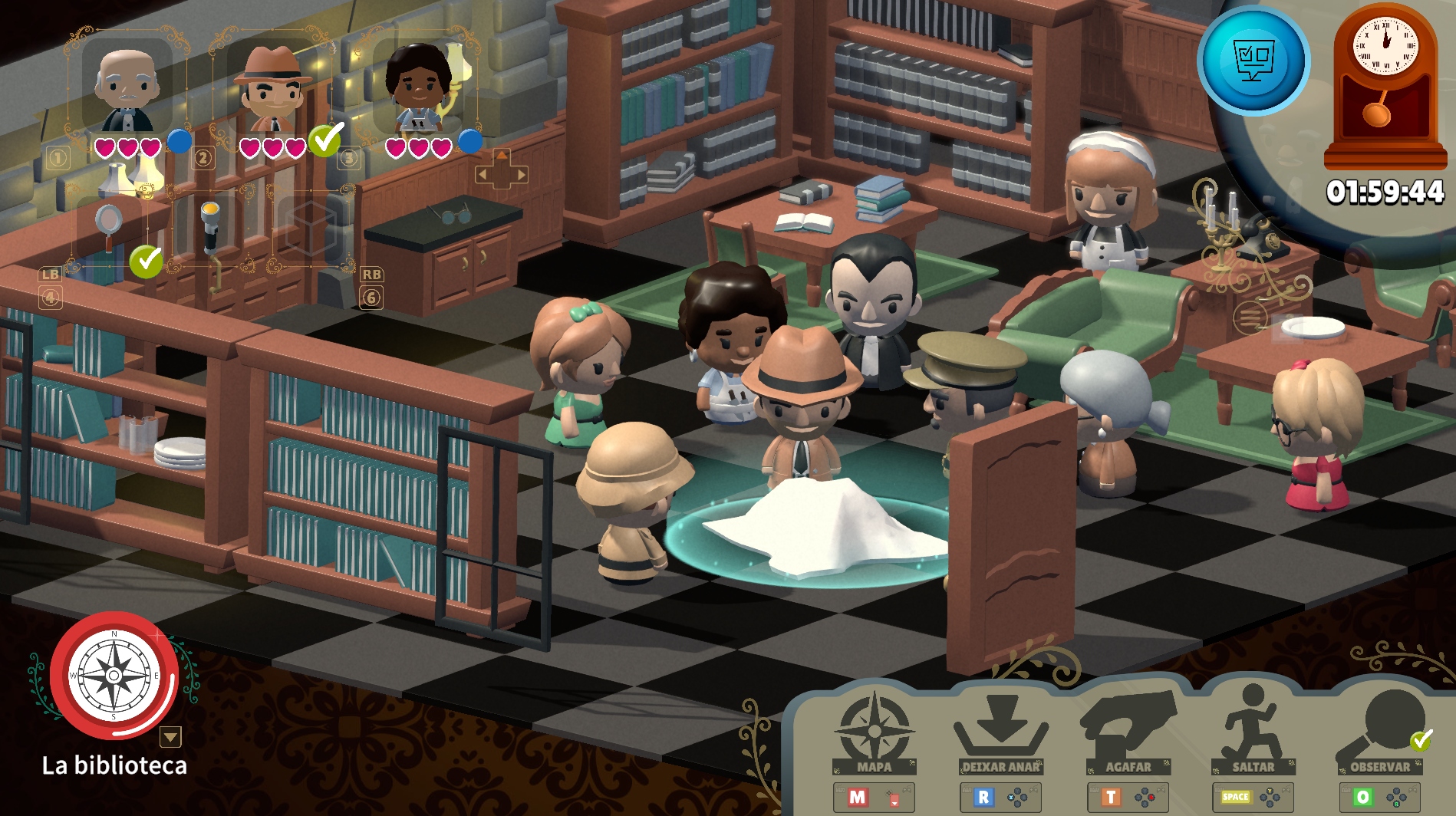The height and width of the screenshot is (816, 1456).
Task: Select the elderly butler character portrait
Action: 127,88
